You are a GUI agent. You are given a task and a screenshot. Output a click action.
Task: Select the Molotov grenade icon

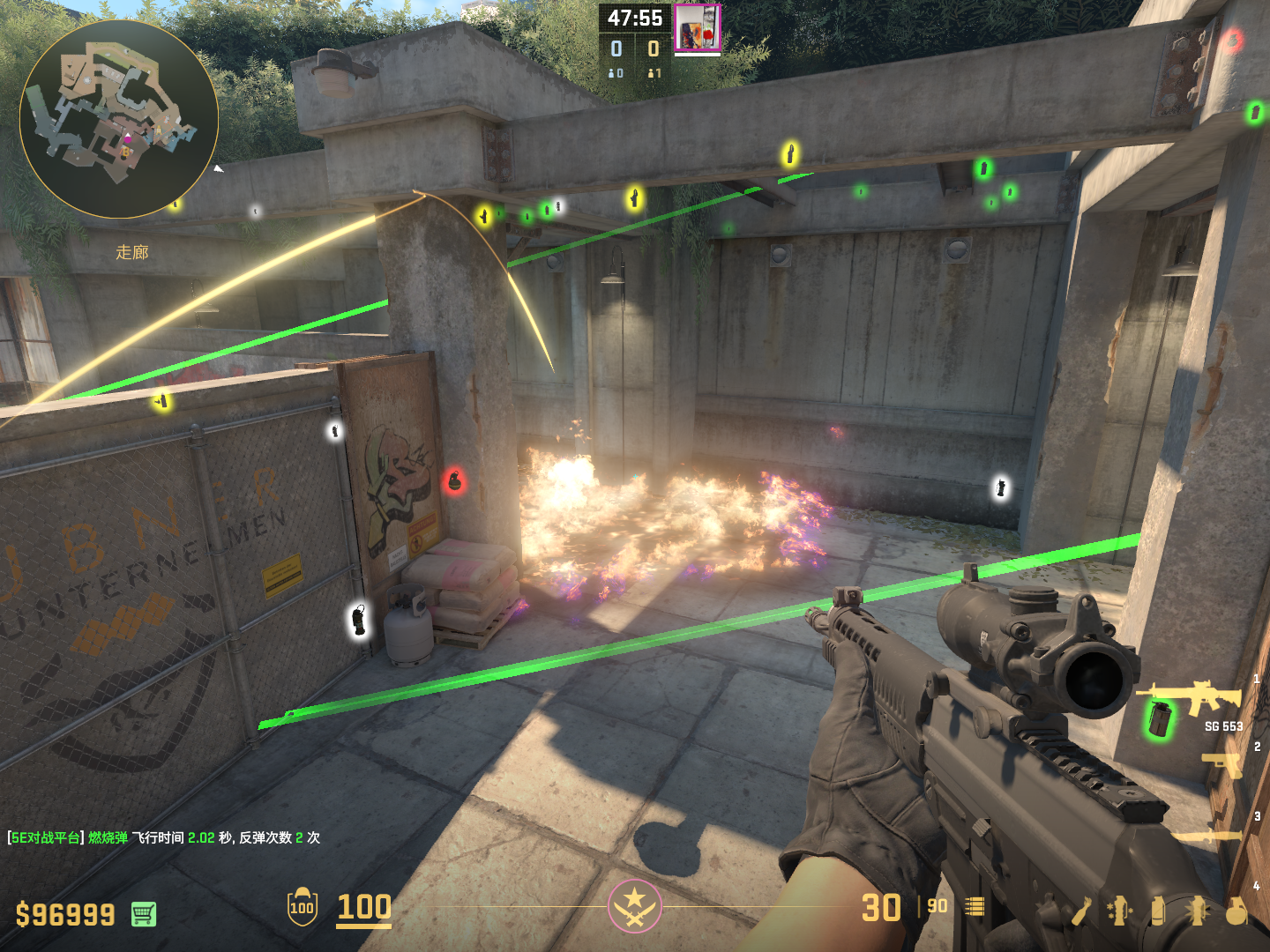click(x=1081, y=911)
